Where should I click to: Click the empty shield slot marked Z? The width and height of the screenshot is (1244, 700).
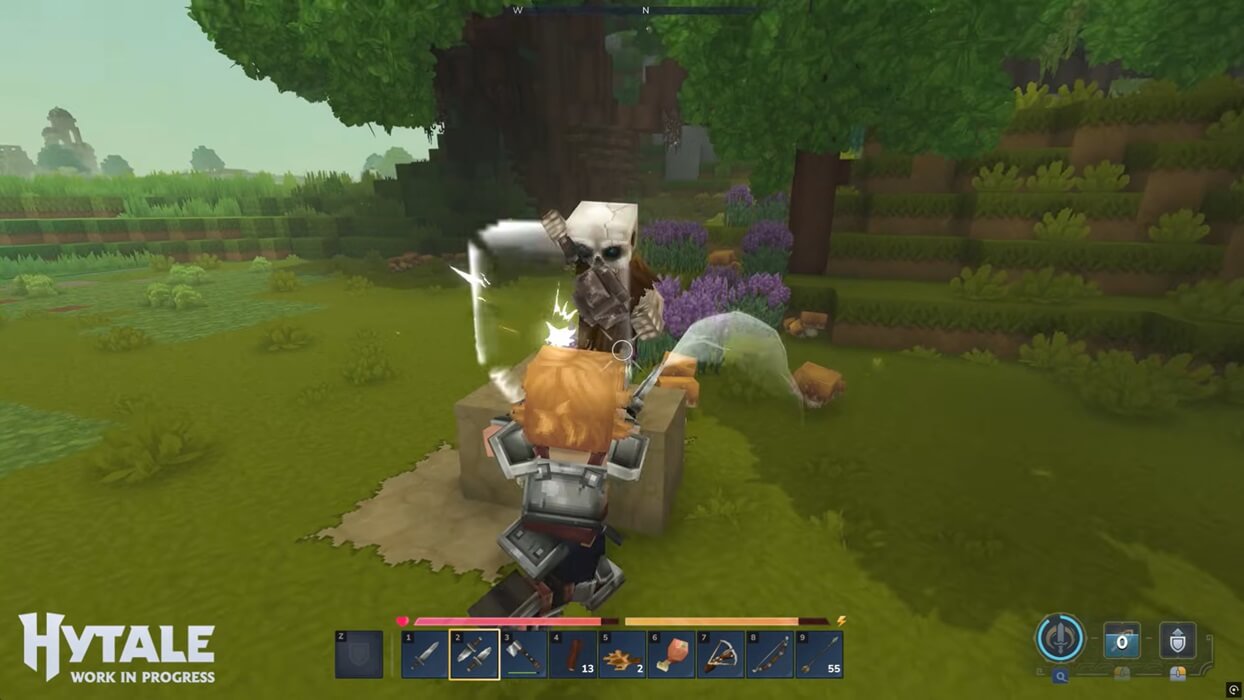(359, 655)
